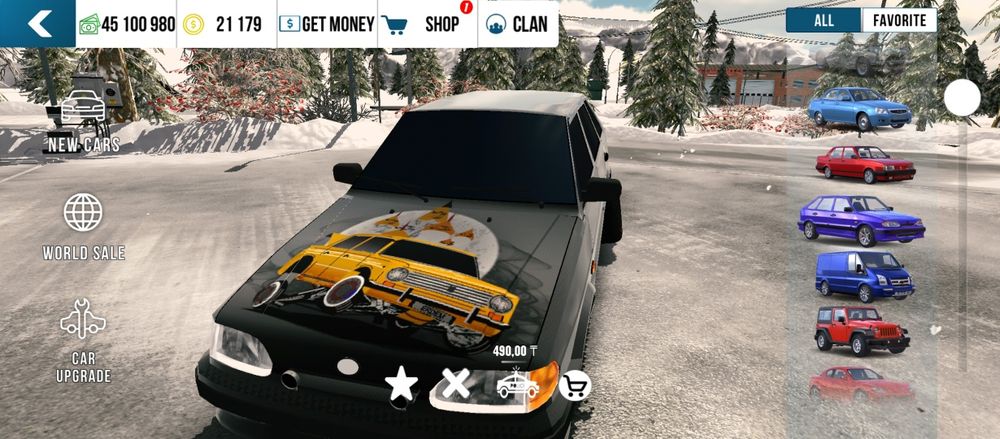This screenshot has height=439, width=1000.
Task: Pick the blue van thumbnail
Action: click(x=864, y=275)
